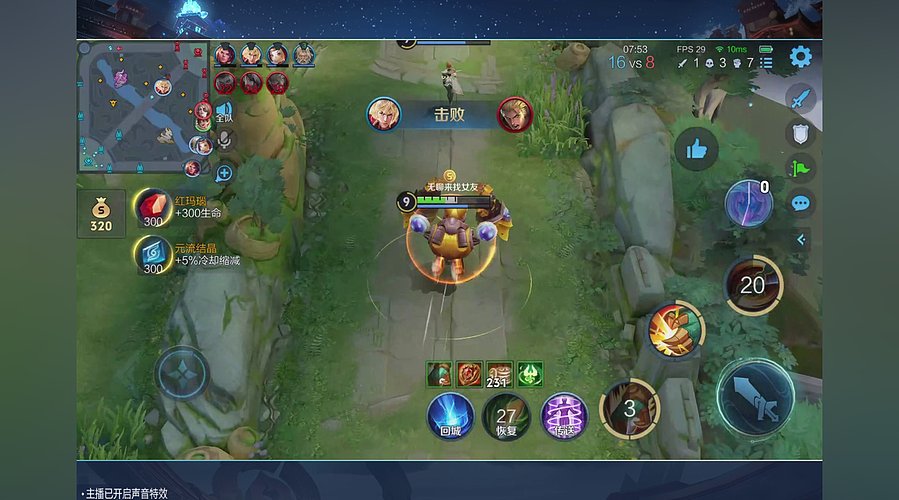Viewport: 899px width, 500px height.
Task: Open the chat plus-bubble button by the minimap
Action: click(224, 173)
